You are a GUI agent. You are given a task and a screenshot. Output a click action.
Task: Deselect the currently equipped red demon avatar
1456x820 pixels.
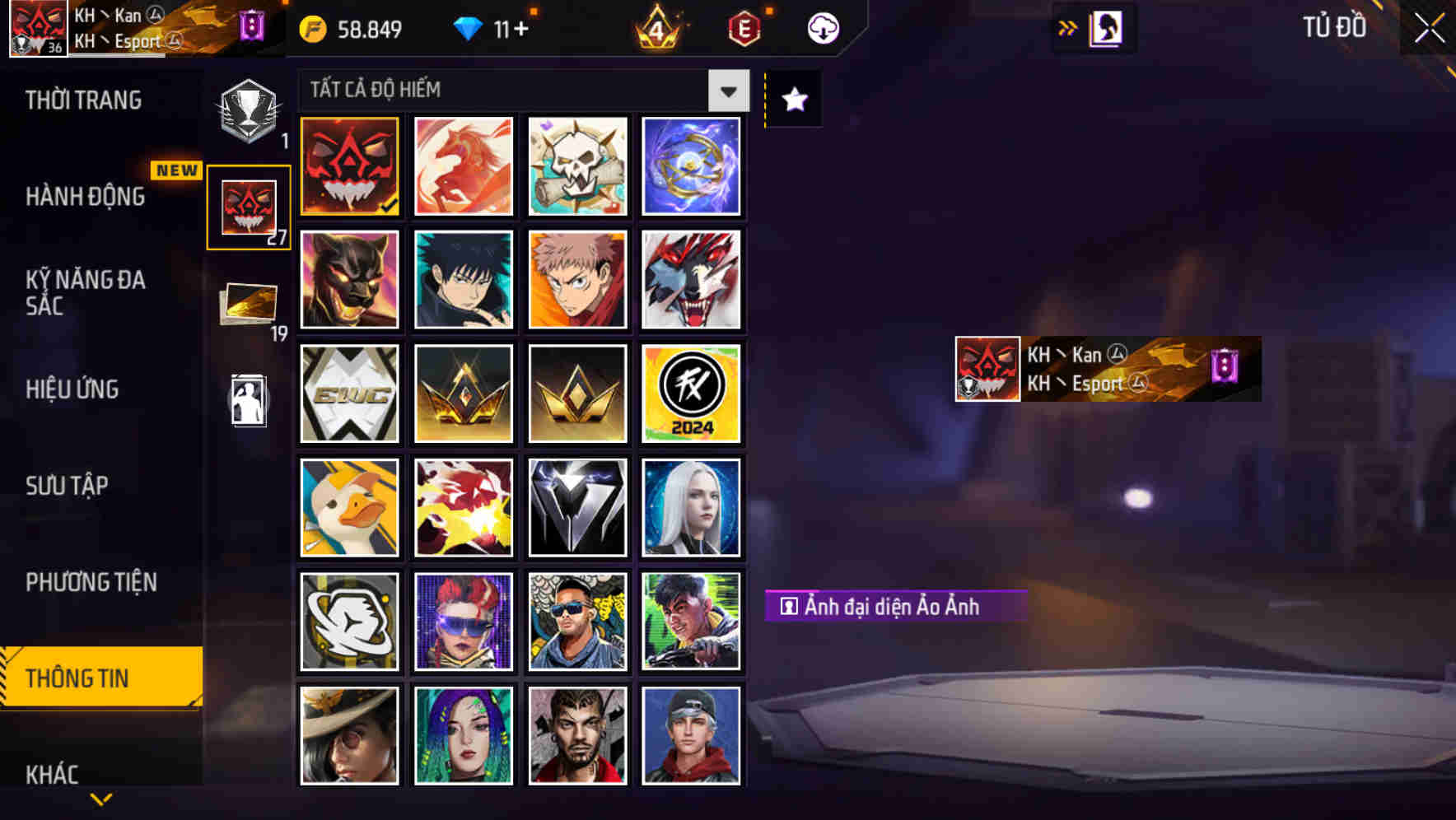[x=348, y=166]
